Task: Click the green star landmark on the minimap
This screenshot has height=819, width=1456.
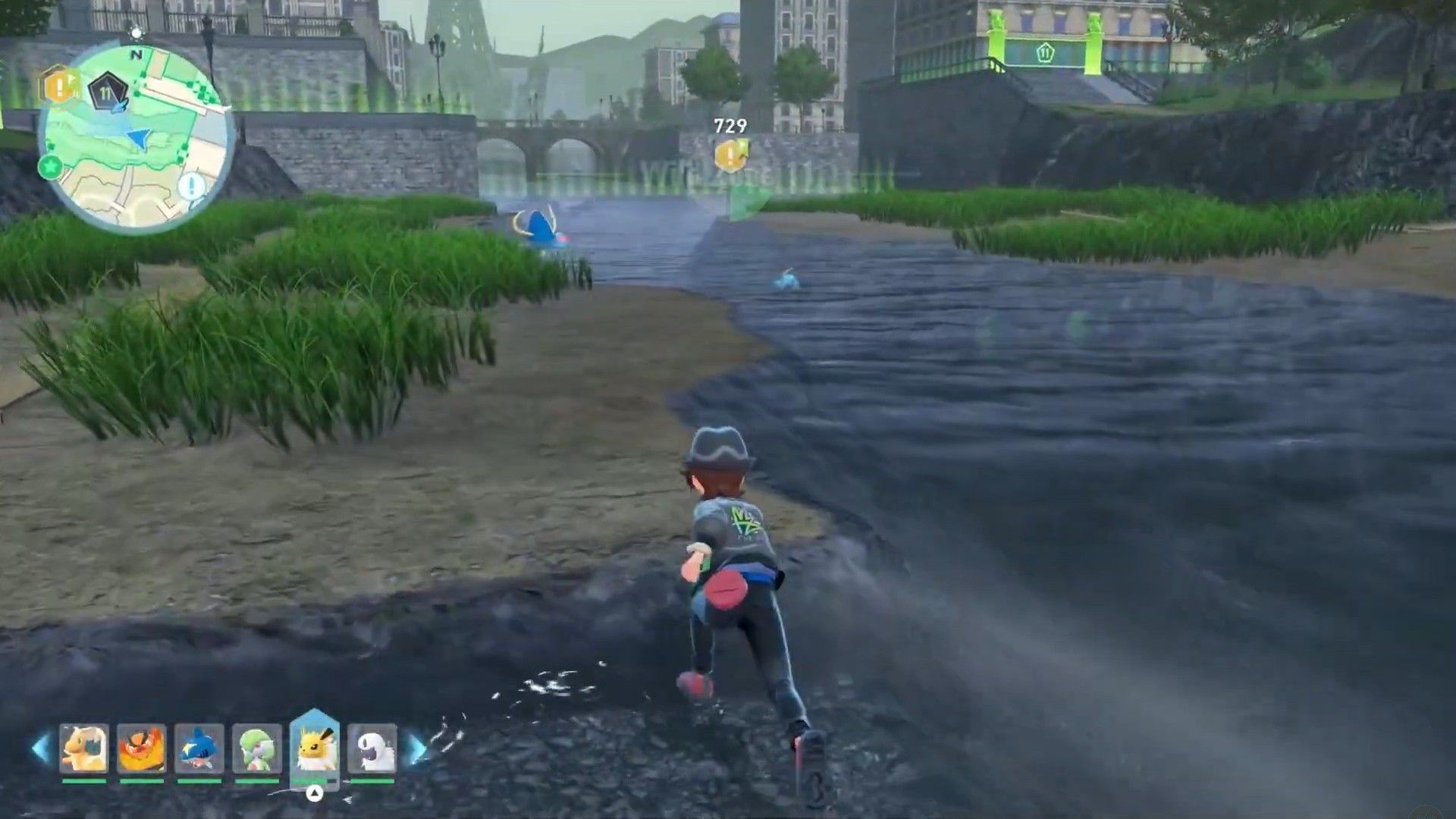Action: tap(49, 165)
